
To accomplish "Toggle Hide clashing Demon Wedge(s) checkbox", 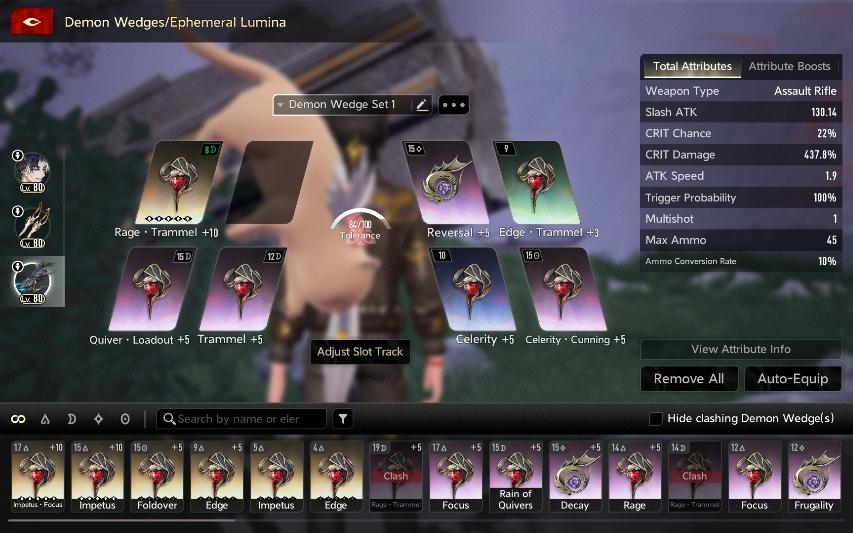I will point(656,418).
